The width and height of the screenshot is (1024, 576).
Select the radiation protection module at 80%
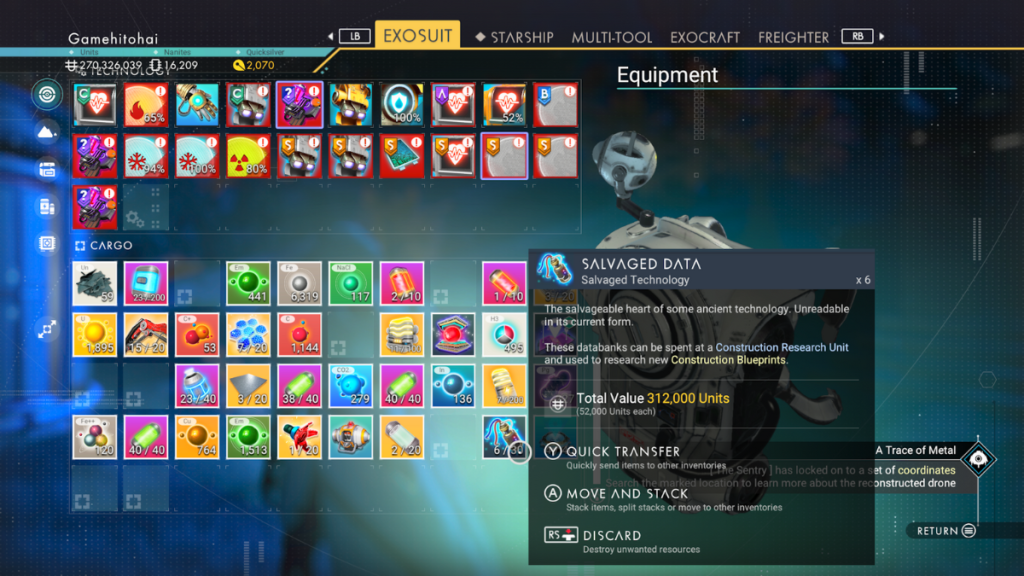pyautogui.click(x=249, y=156)
